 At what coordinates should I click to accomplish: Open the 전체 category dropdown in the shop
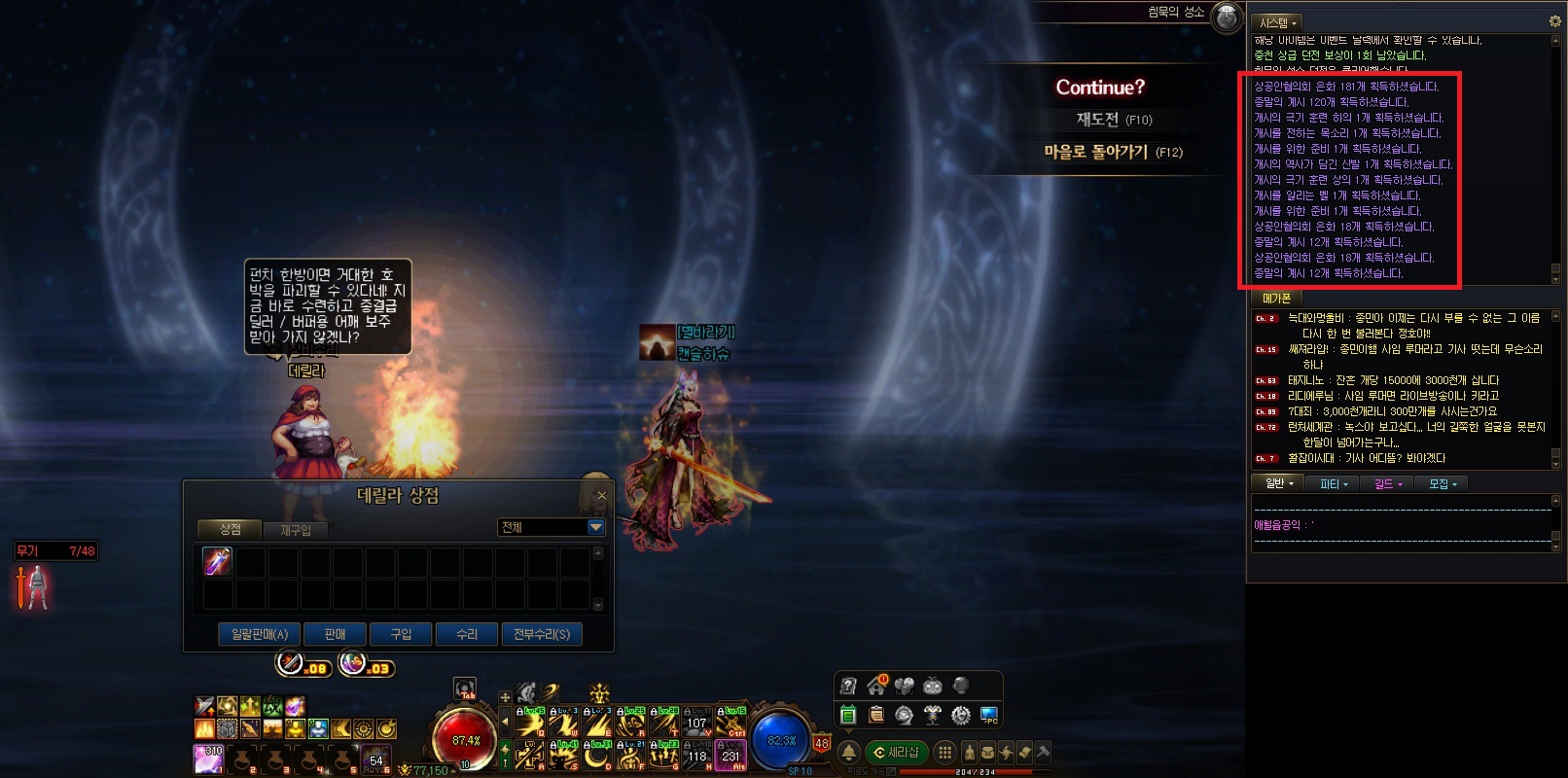tap(595, 527)
